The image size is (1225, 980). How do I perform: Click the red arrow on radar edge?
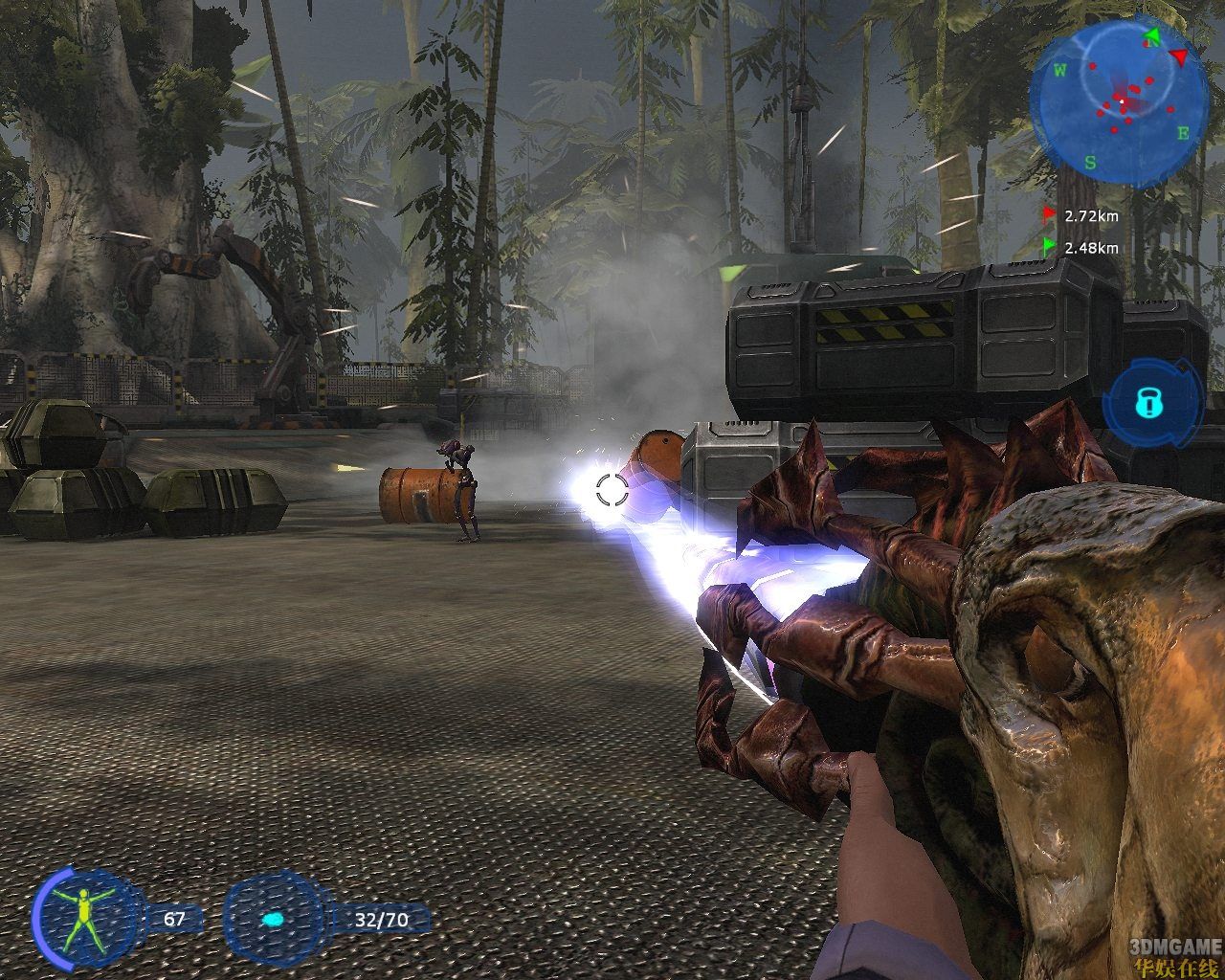click(1181, 57)
